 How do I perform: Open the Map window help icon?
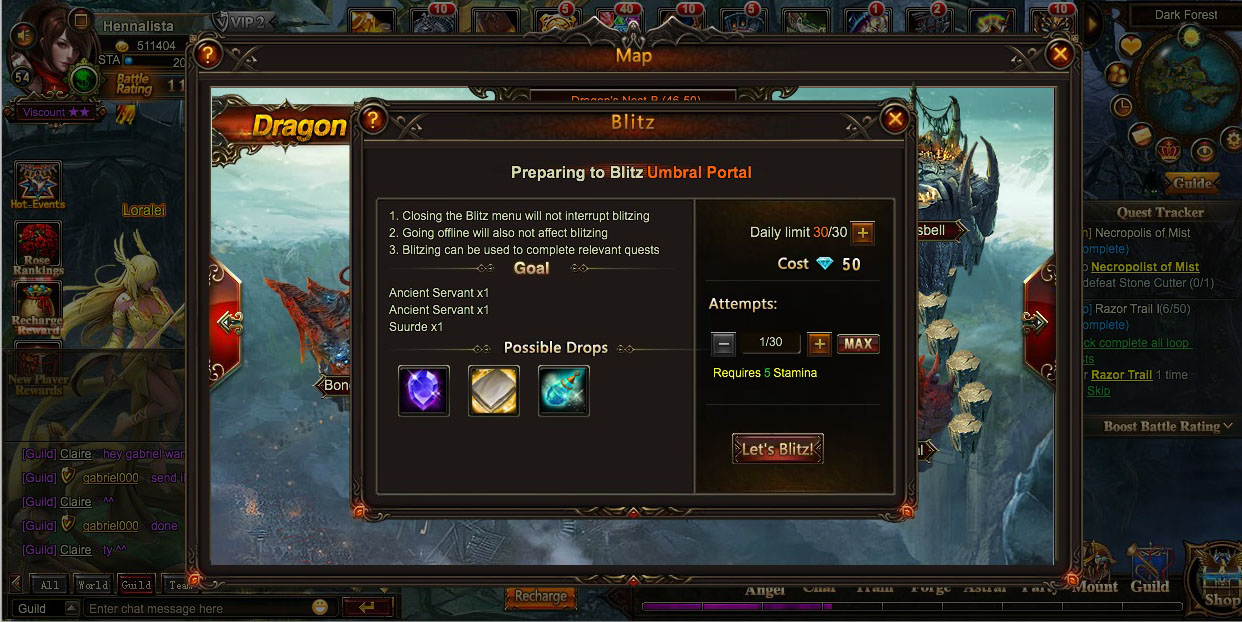click(207, 54)
